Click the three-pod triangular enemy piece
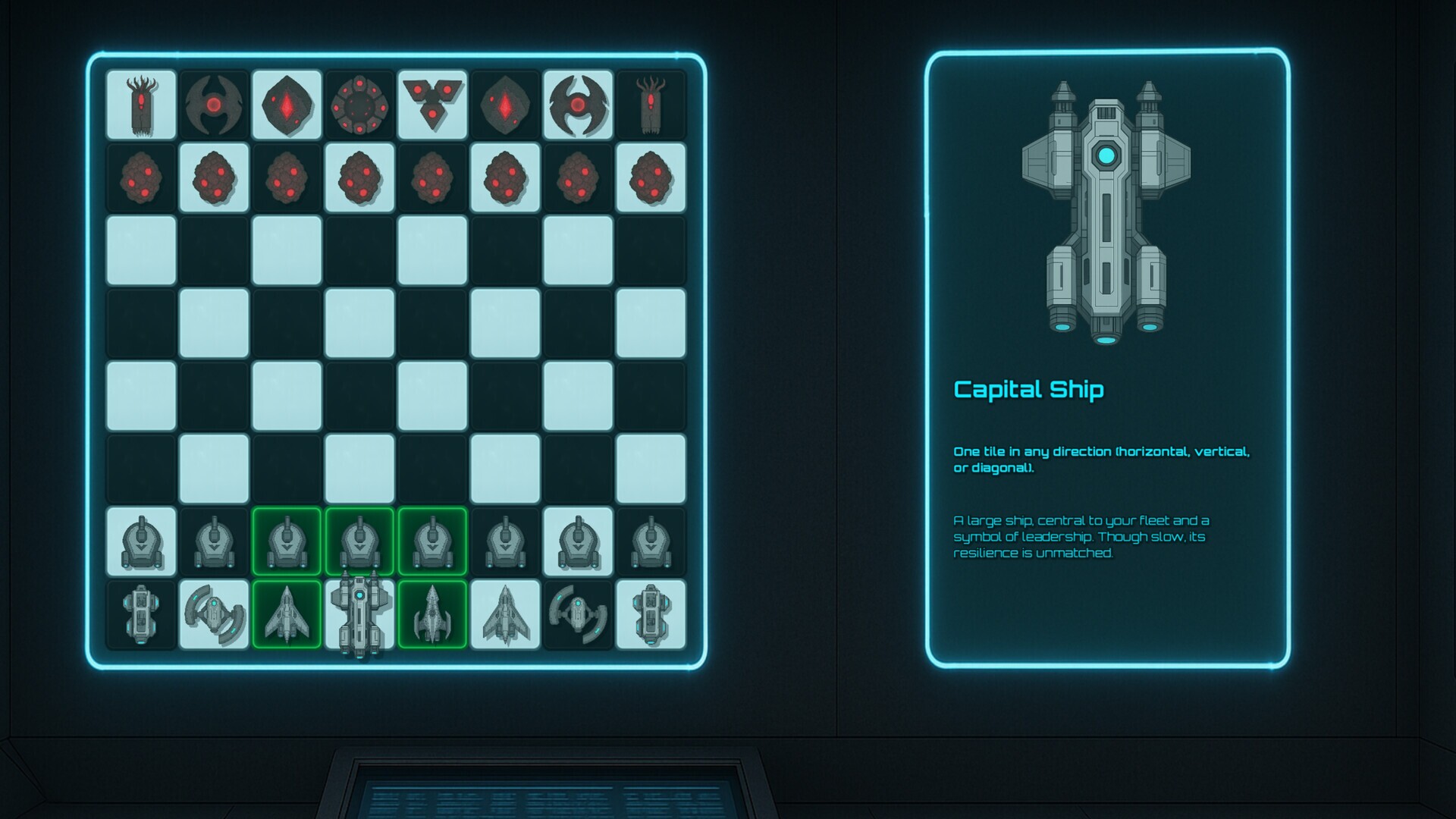 (432, 105)
